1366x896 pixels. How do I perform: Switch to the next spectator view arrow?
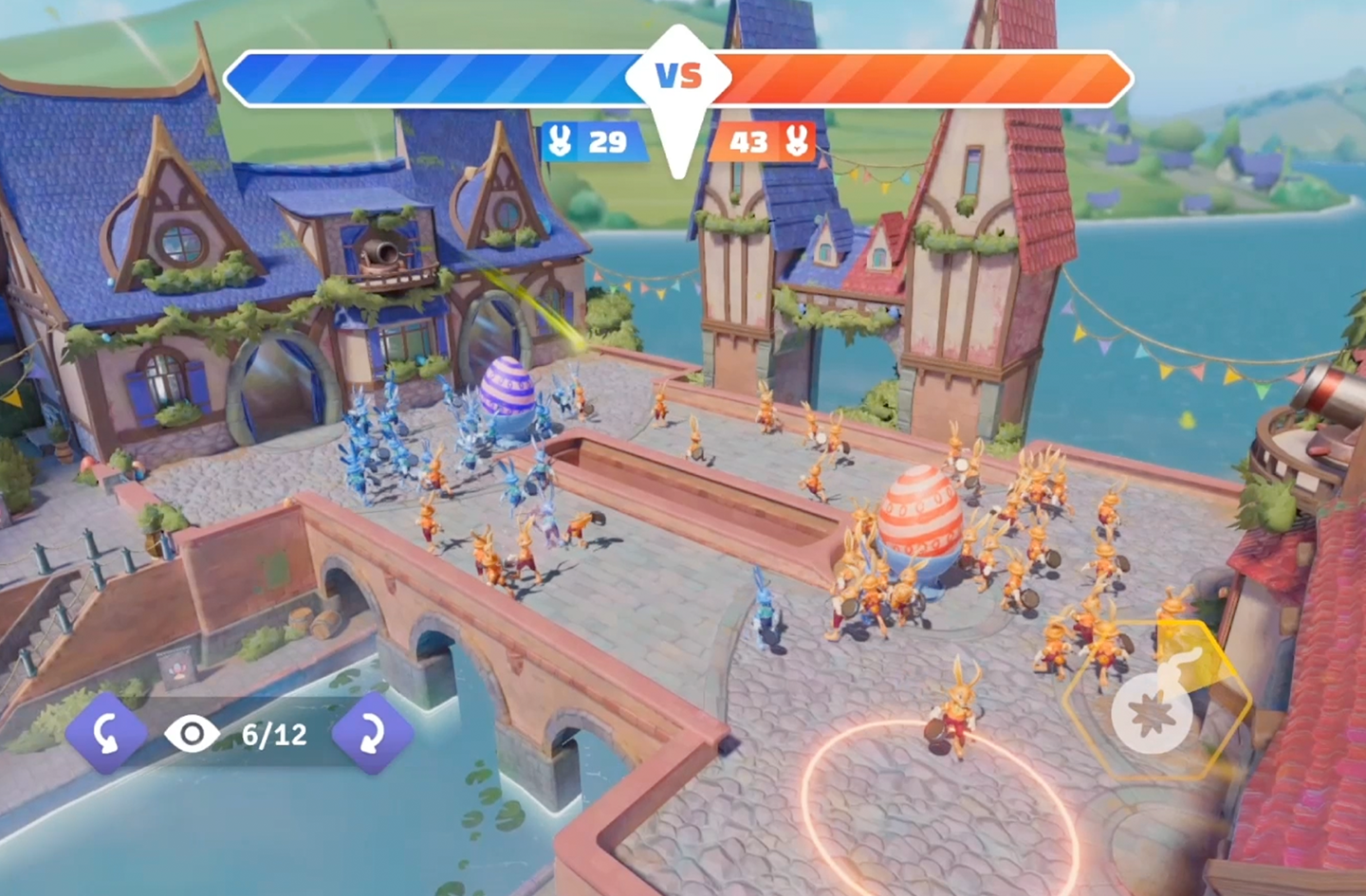pos(372,734)
